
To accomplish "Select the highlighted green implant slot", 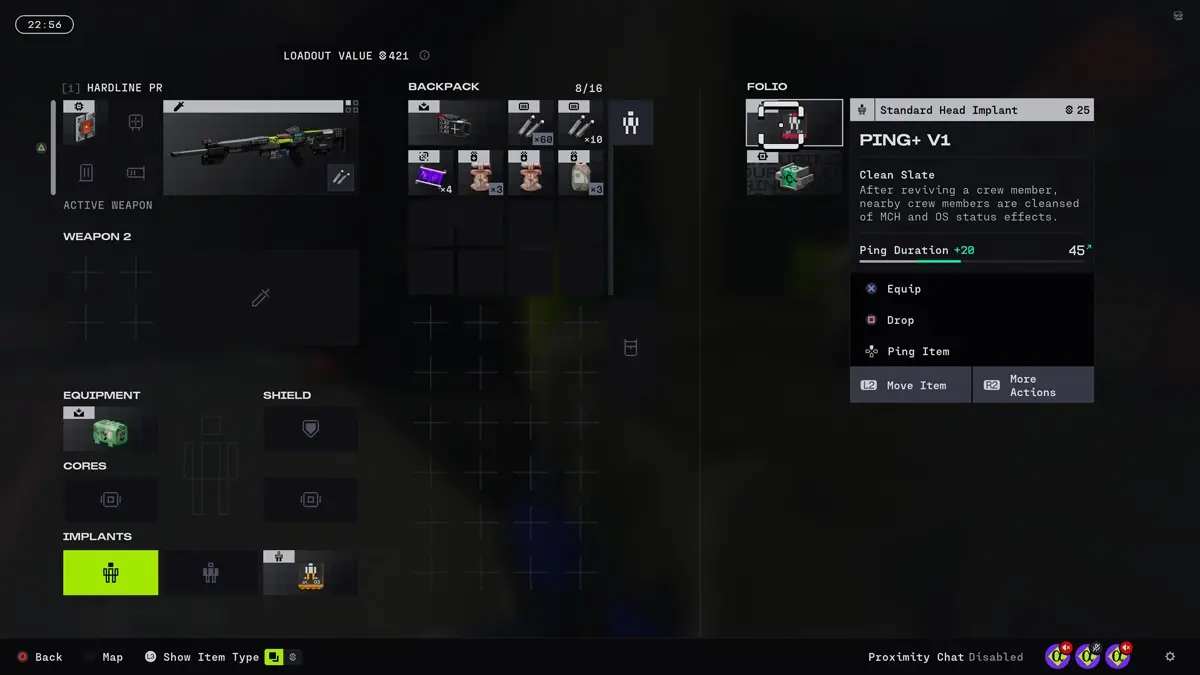I will click(x=110, y=573).
